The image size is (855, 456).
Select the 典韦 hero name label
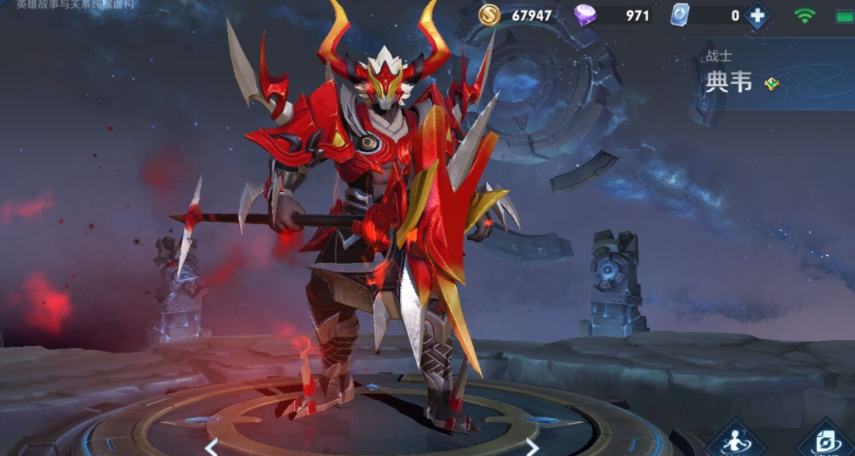click(728, 82)
